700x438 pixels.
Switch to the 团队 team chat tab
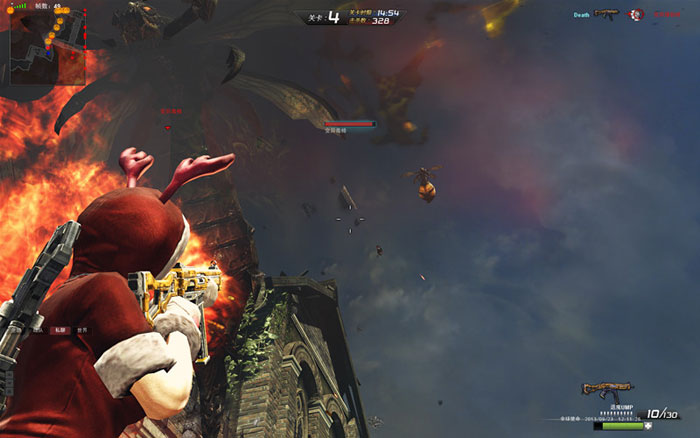(x=37, y=329)
